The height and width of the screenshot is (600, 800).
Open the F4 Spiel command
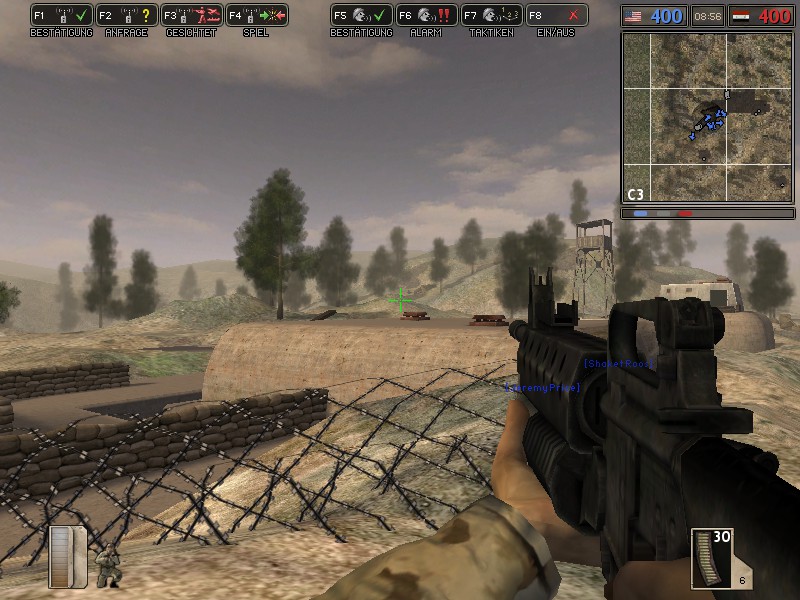point(257,15)
